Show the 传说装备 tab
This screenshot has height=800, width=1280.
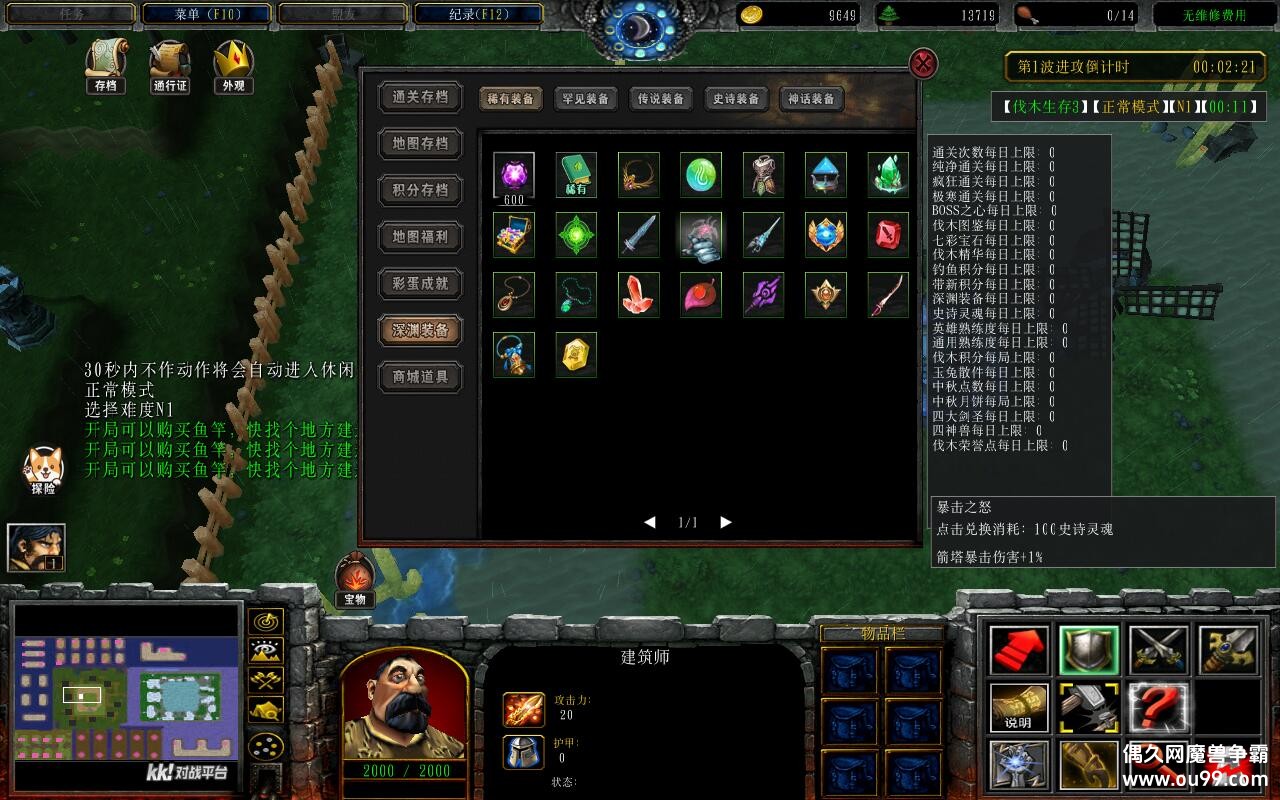click(x=660, y=99)
